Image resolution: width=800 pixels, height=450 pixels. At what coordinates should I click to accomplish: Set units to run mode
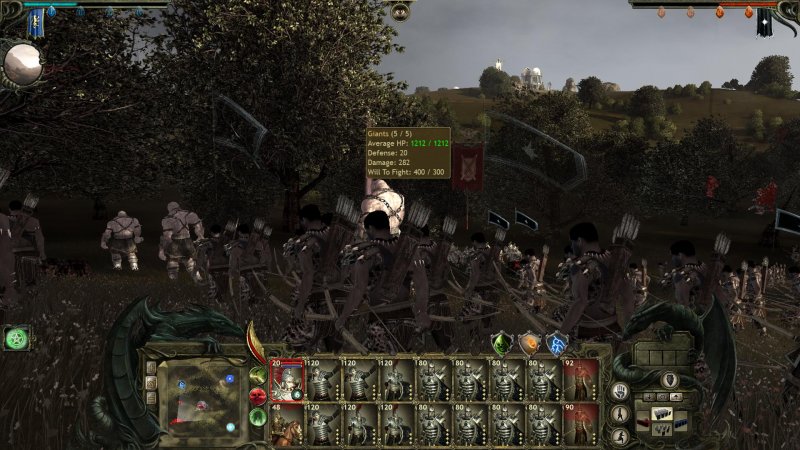click(x=620, y=435)
